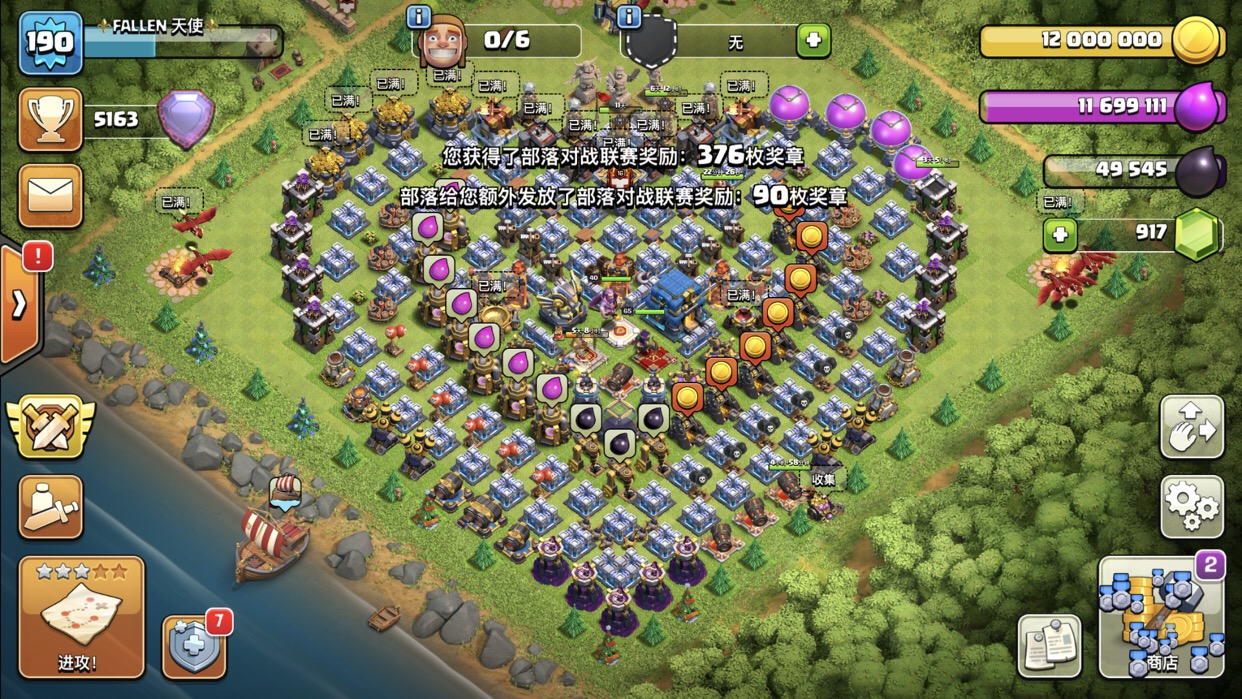Add a shield with the green plus

[x=813, y=41]
